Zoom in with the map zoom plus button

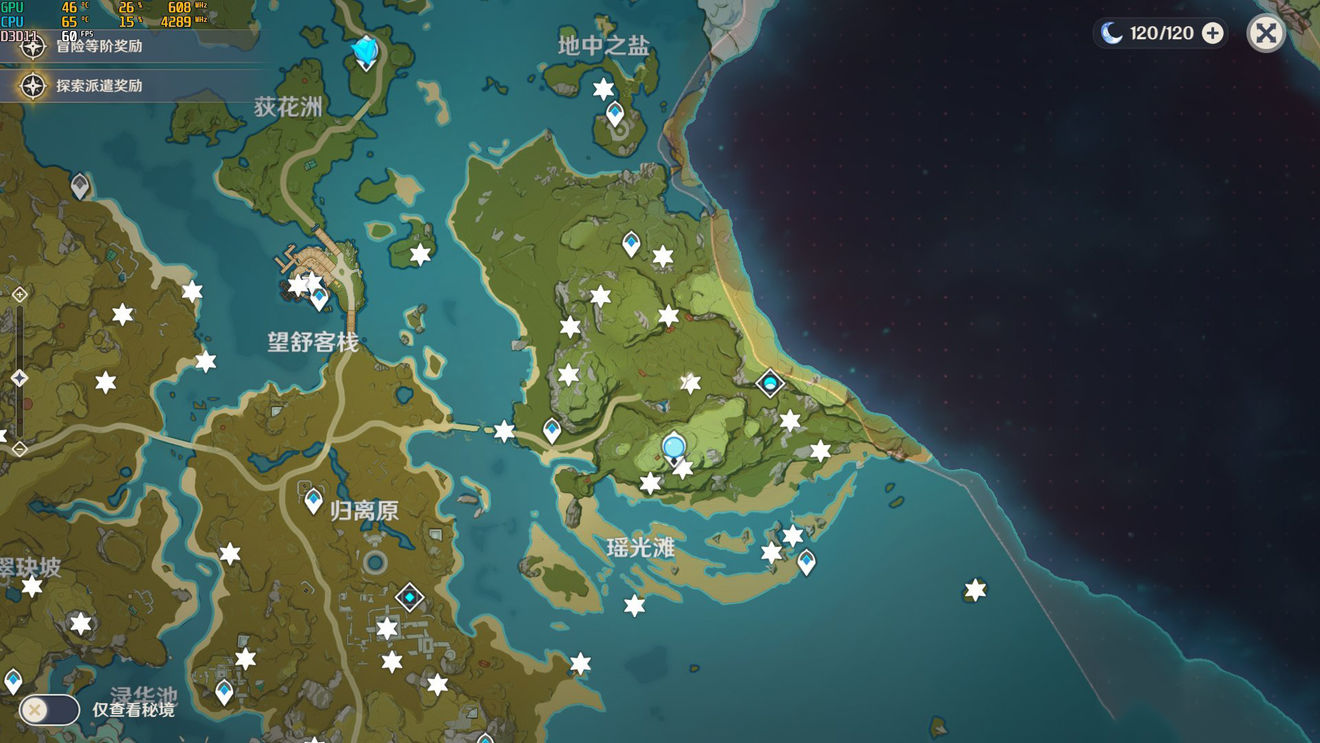point(19,294)
